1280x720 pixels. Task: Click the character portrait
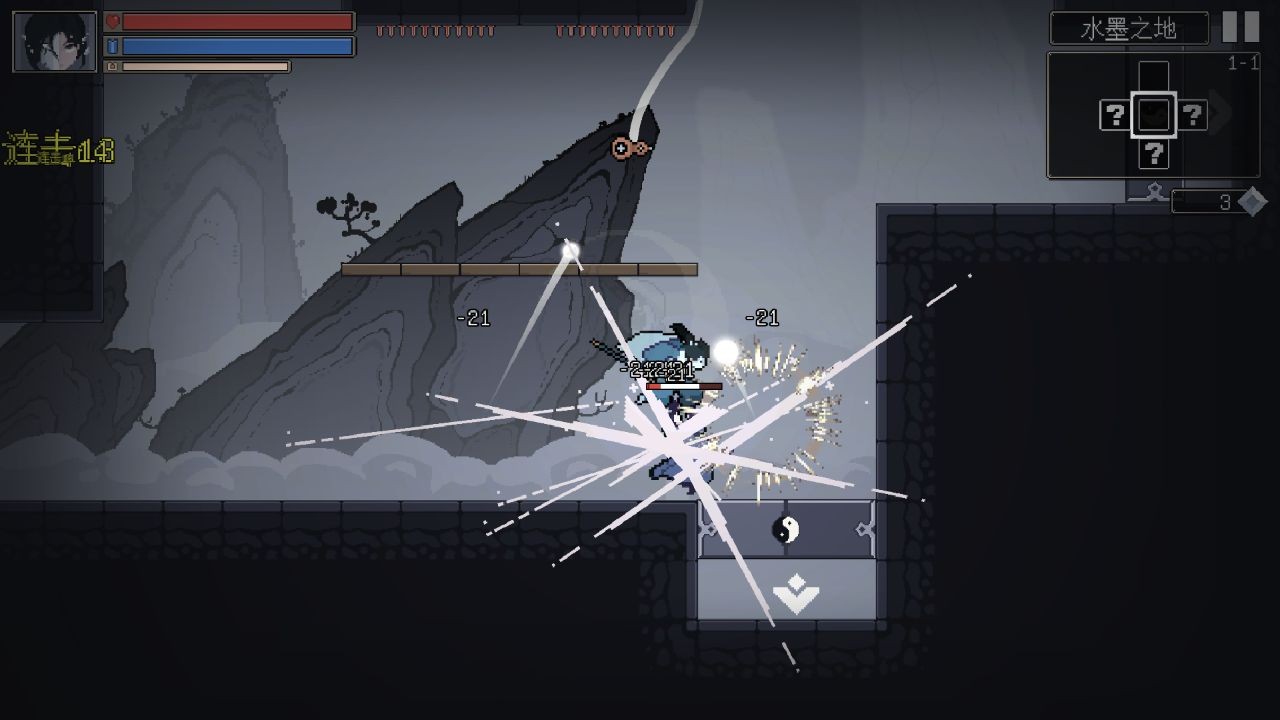pyautogui.click(x=55, y=42)
